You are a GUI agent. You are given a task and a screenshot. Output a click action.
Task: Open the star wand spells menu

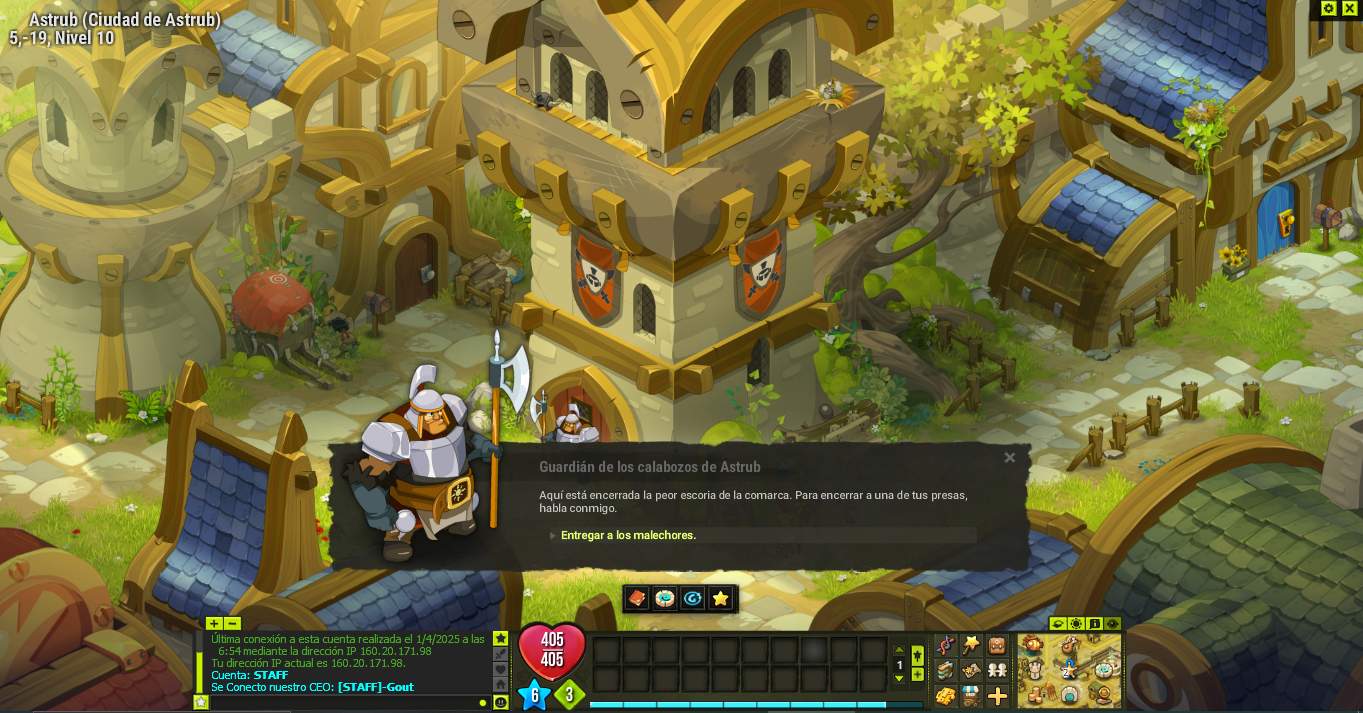point(971,645)
